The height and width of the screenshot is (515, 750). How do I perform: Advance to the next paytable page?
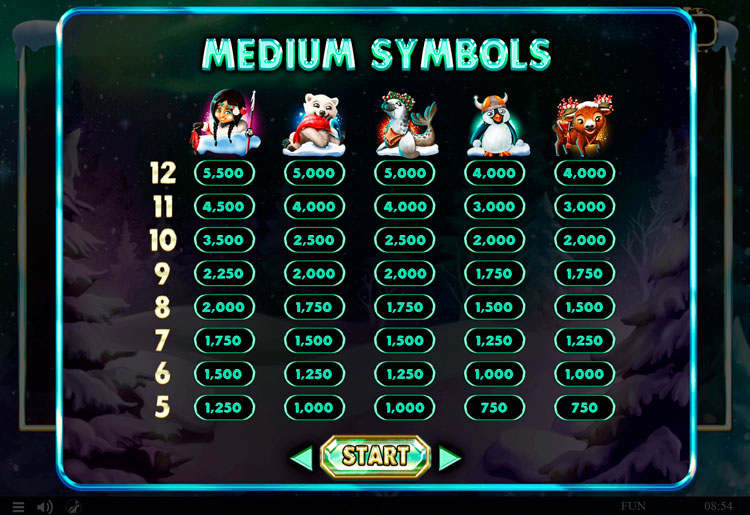click(x=450, y=458)
